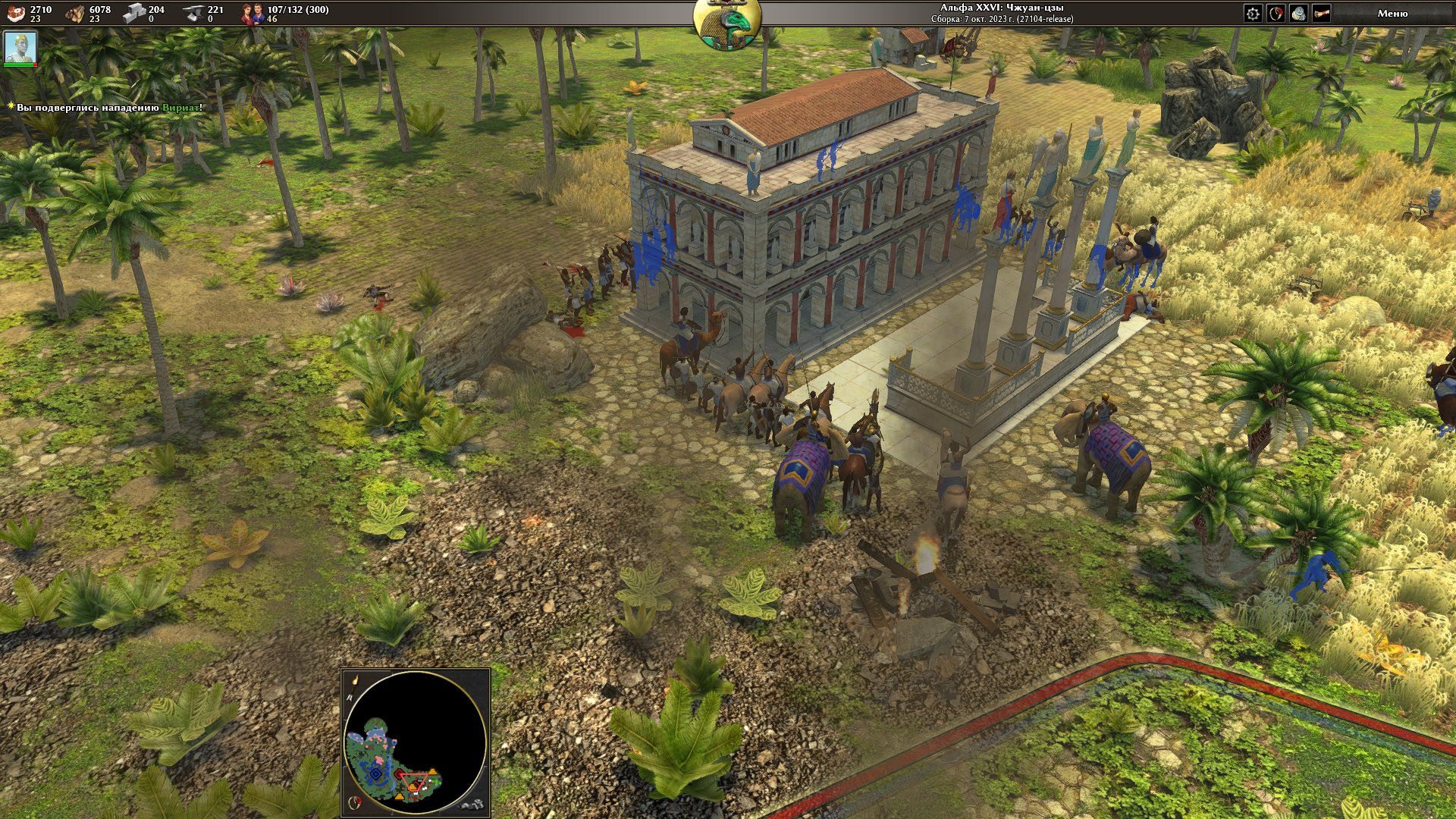1456x819 pixels.
Task: Click the metal anvil resource icon
Action: 193,13
